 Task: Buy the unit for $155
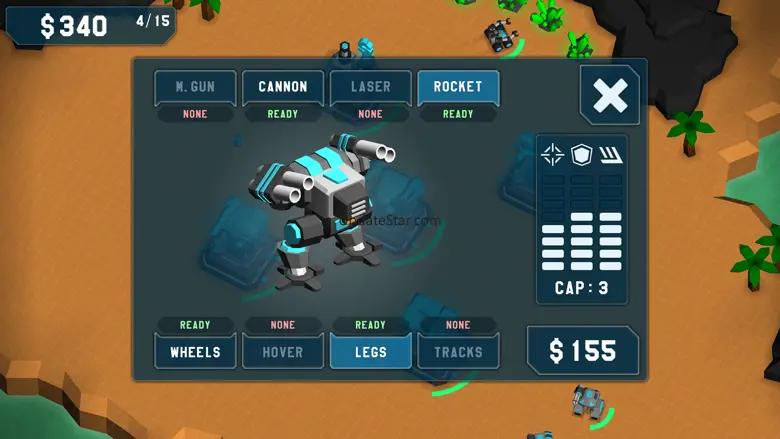click(583, 351)
